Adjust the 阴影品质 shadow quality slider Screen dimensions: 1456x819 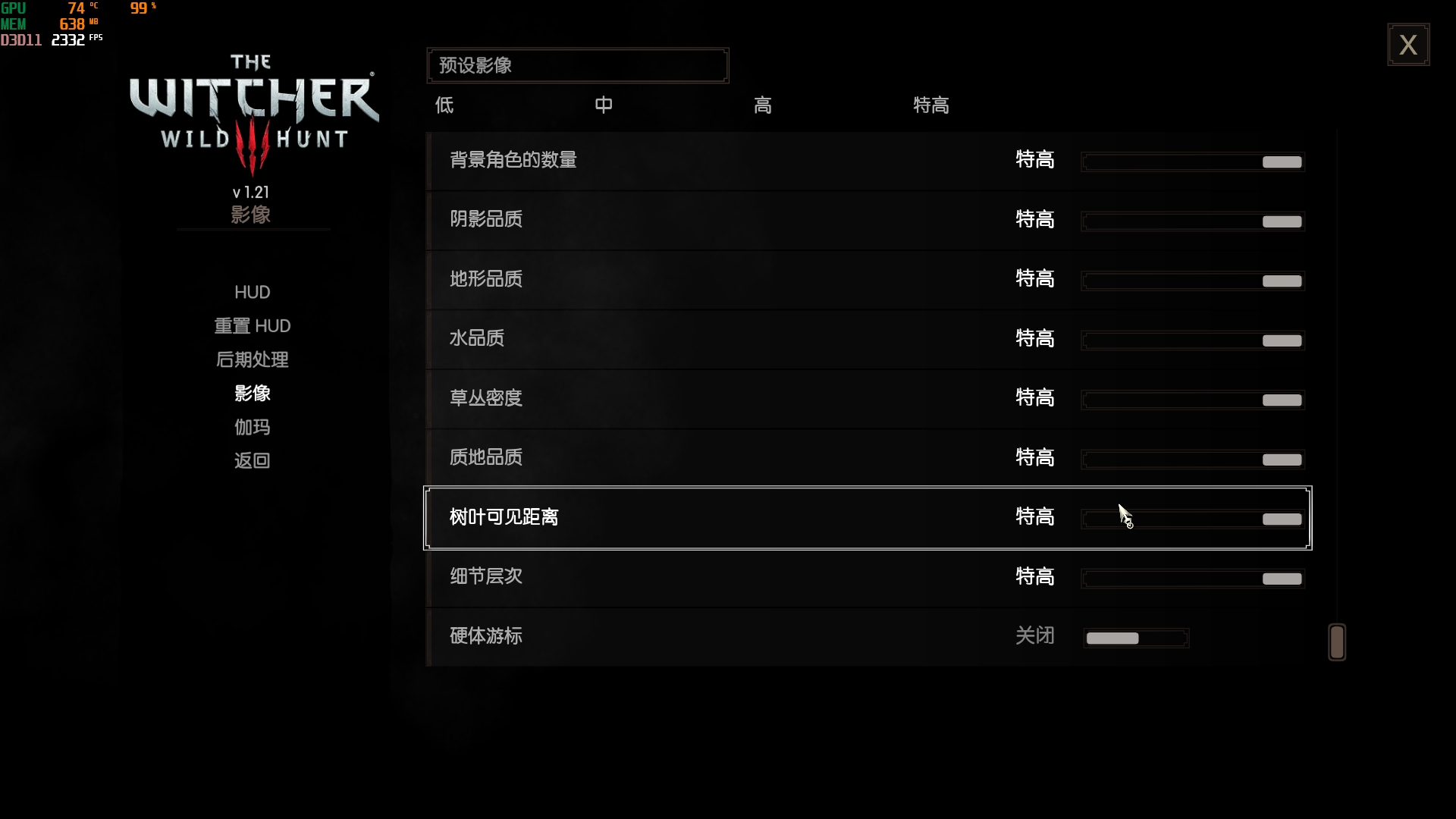[1192, 221]
